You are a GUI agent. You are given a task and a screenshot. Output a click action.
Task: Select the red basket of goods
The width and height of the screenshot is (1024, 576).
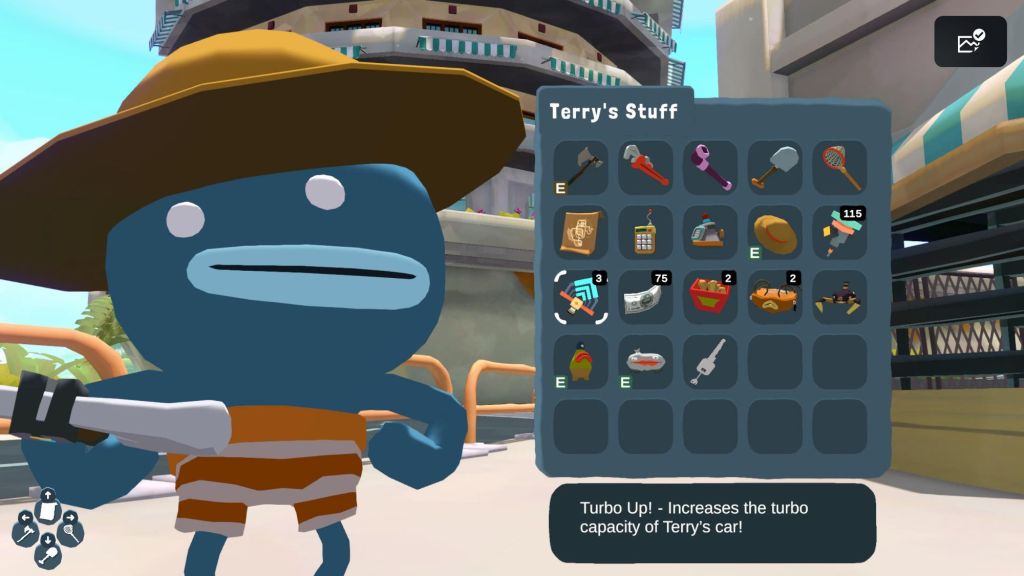pyautogui.click(x=710, y=297)
